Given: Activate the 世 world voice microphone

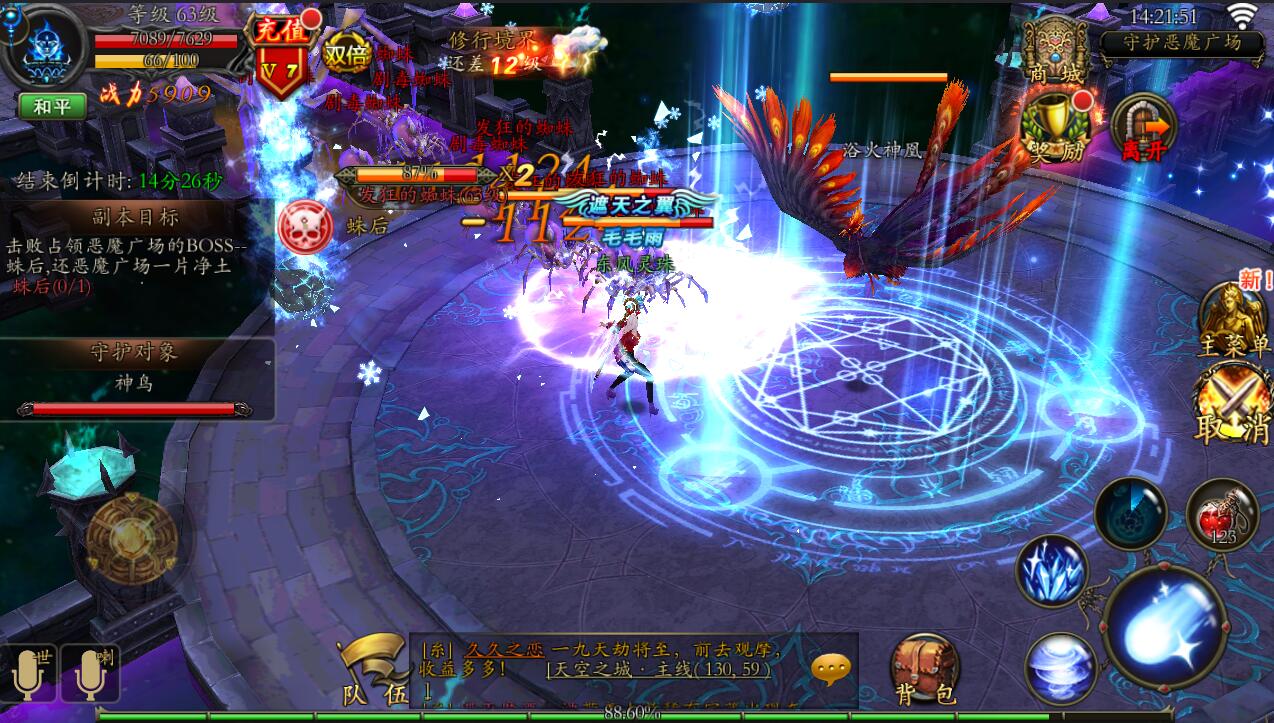Looking at the screenshot, I should pos(29,673).
